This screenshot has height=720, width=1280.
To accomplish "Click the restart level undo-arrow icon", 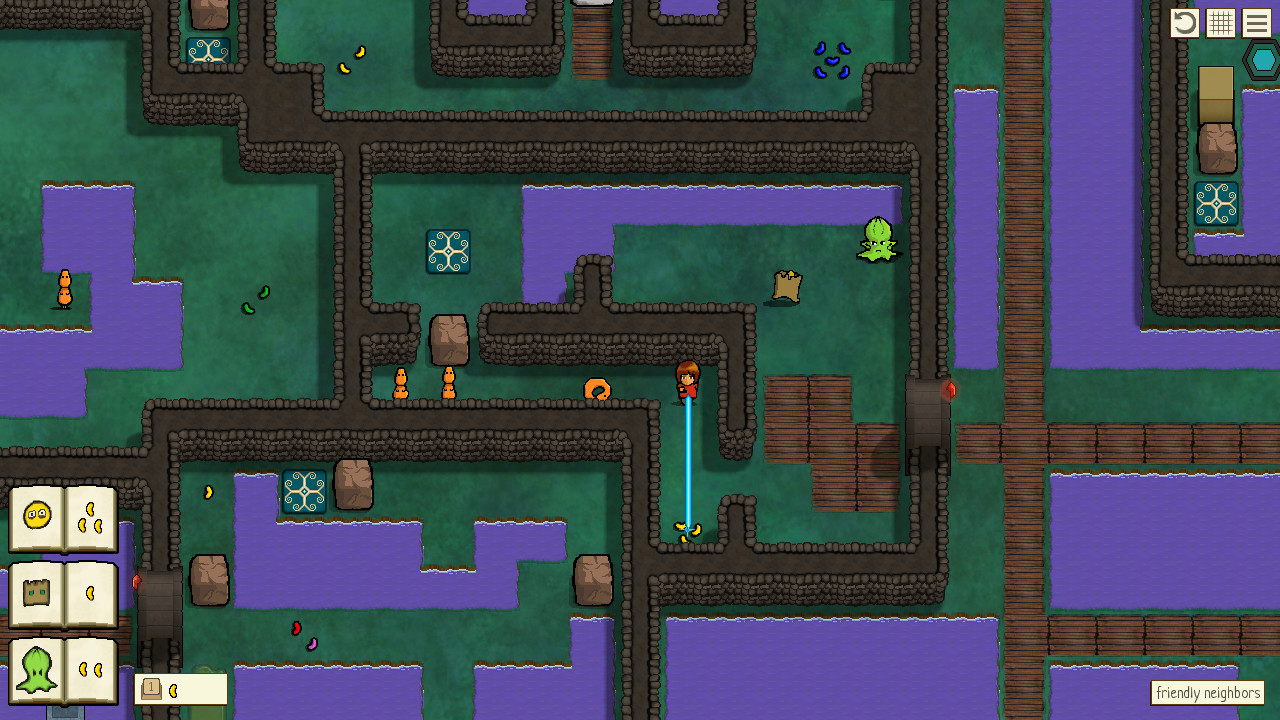I will pyautogui.click(x=1184, y=22).
